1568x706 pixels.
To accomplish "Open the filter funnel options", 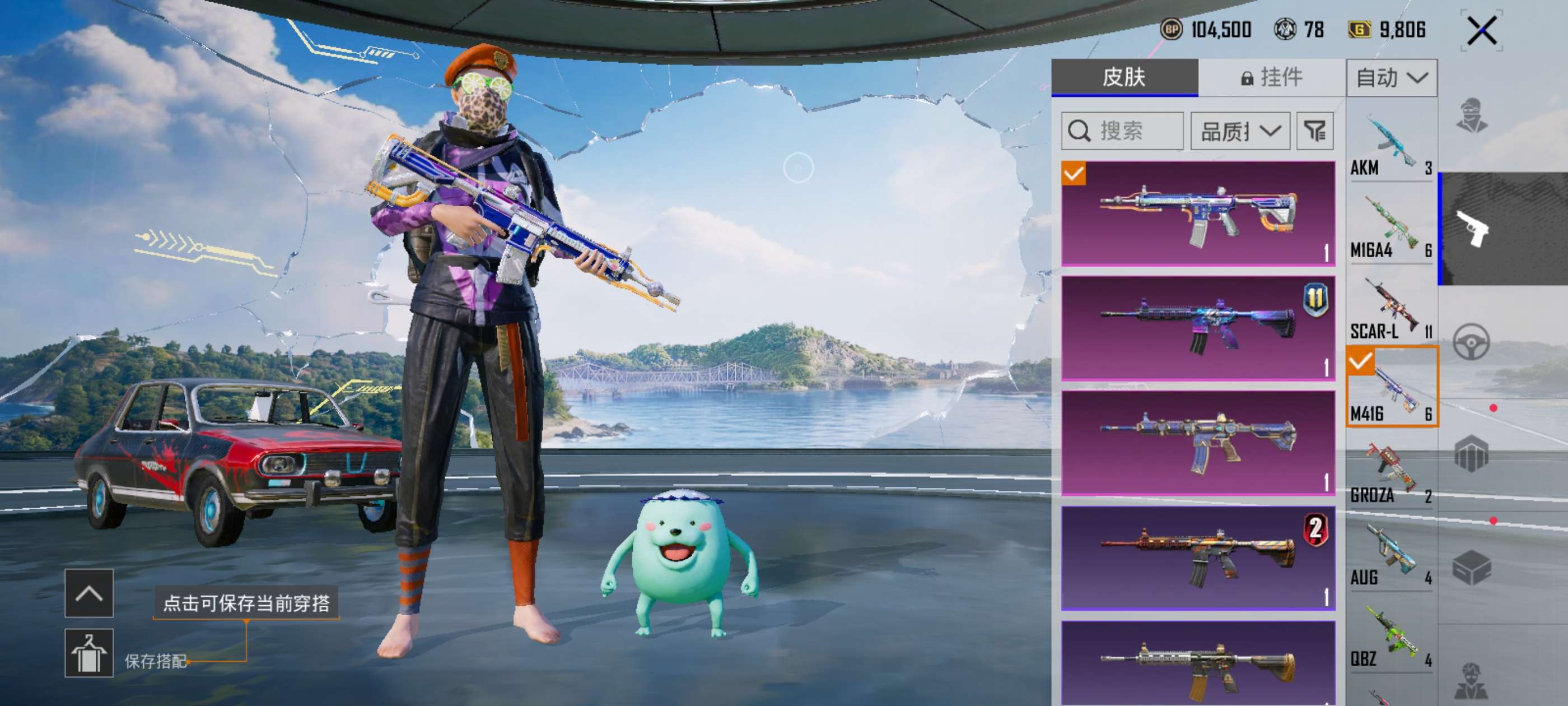I will click(x=1315, y=131).
